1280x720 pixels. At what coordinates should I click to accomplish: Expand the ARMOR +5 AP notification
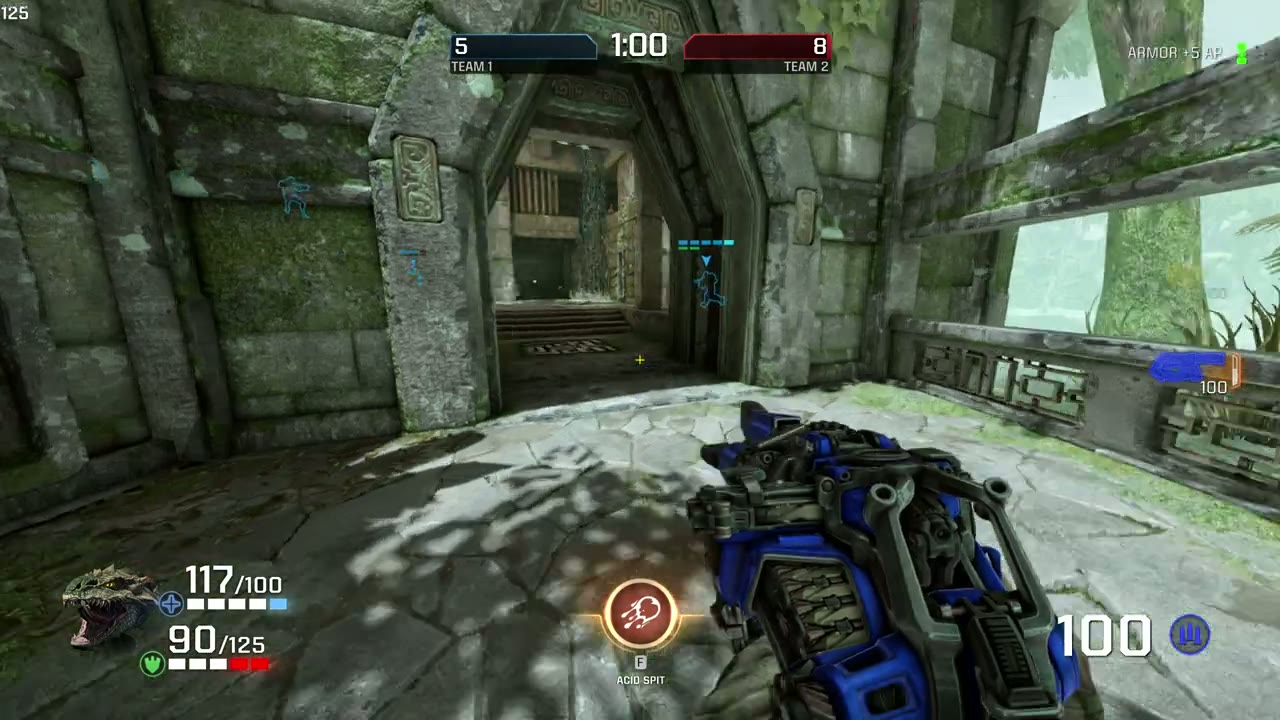1174,53
